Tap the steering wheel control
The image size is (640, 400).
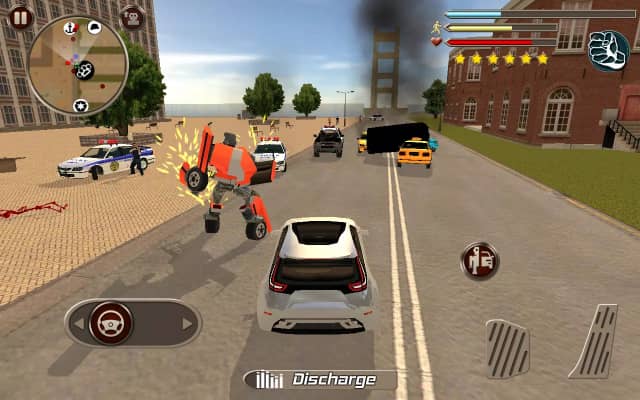click(x=111, y=322)
